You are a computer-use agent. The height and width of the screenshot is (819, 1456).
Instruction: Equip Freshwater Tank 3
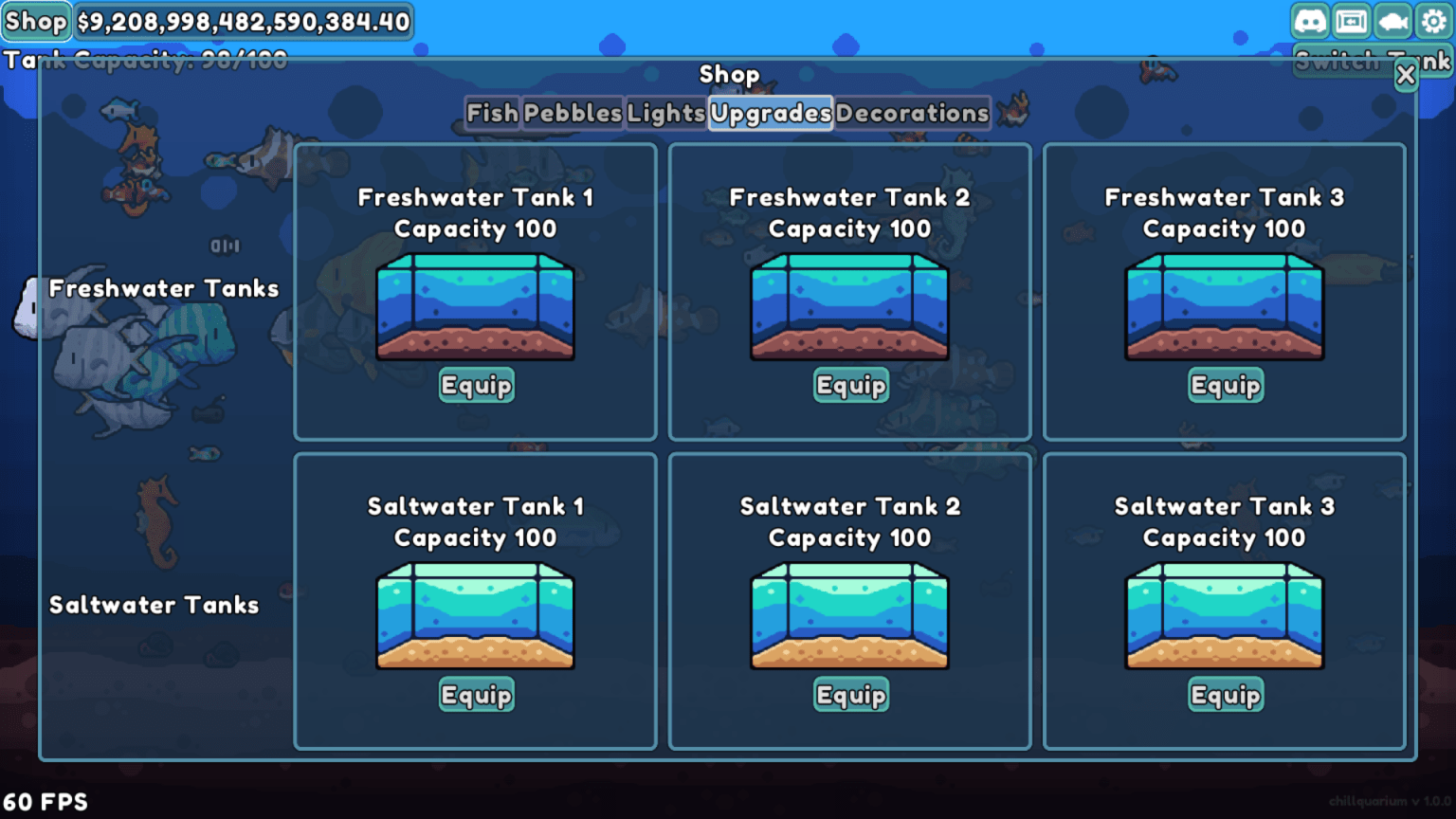[x=1225, y=385]
